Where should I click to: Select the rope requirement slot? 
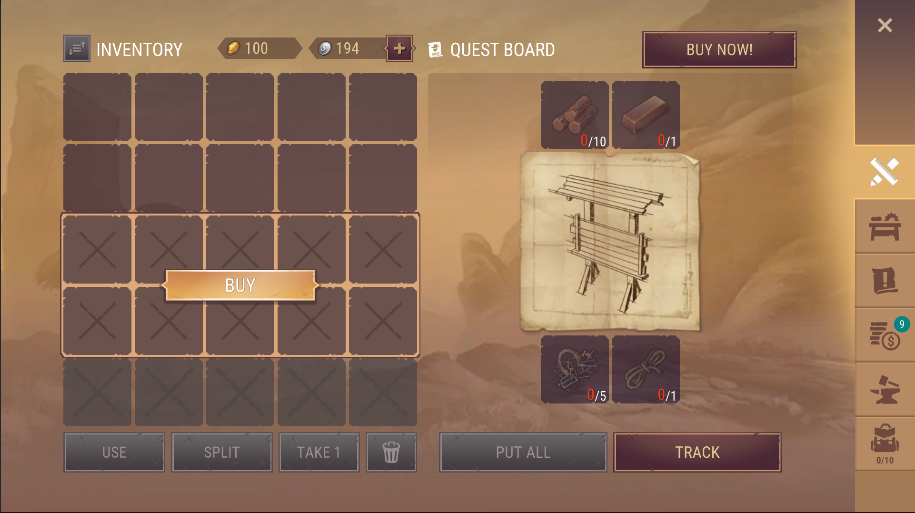click(646, 369)
